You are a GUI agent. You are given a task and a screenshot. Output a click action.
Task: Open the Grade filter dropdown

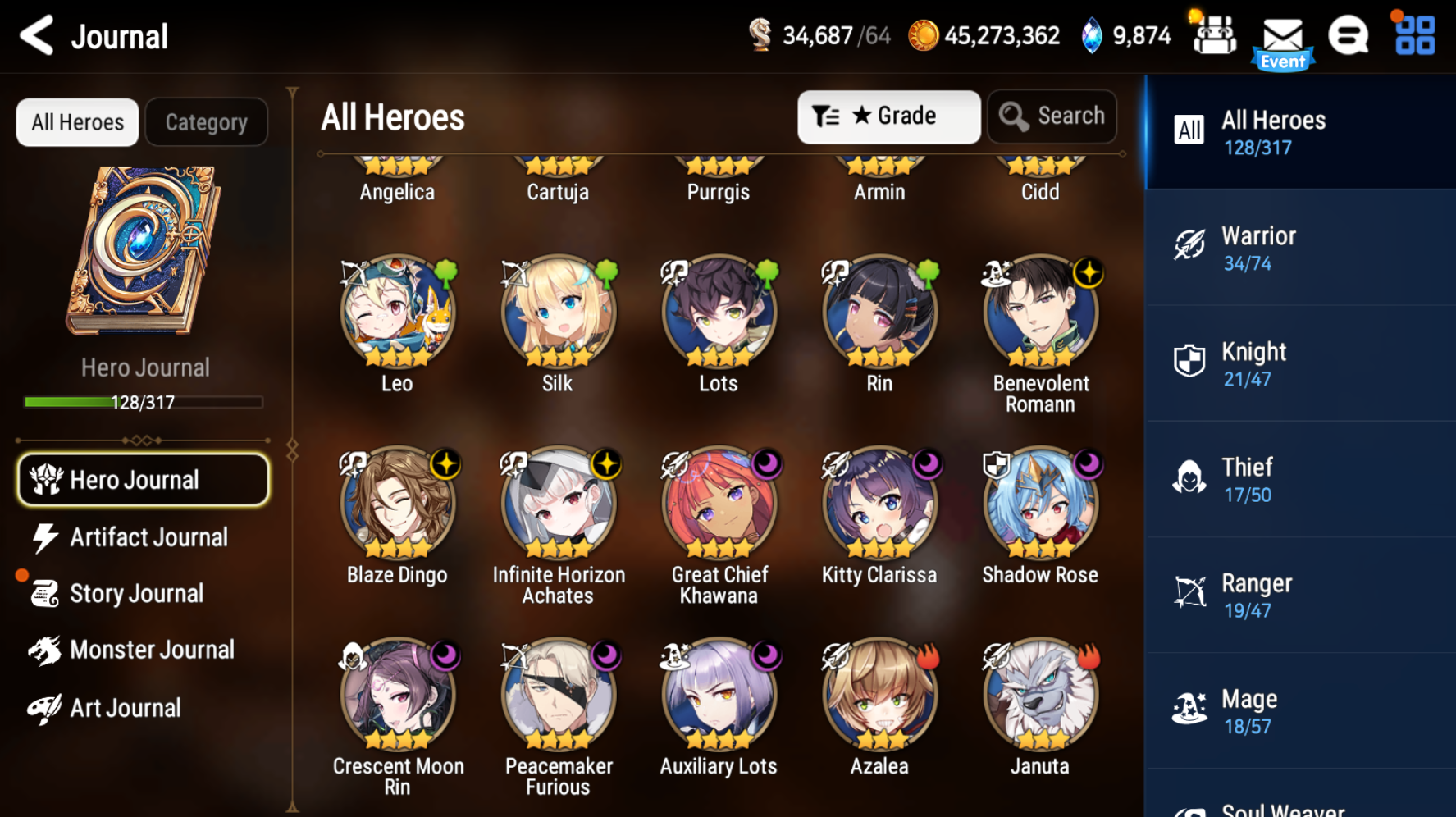(889, 116)
